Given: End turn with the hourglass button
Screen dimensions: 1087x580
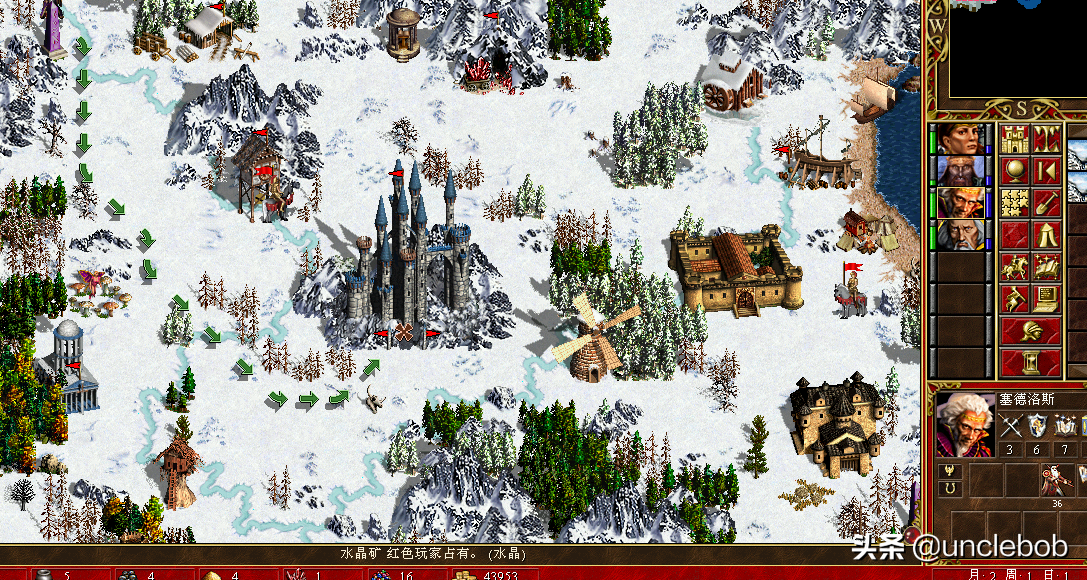Looking at the screenshot, I should point(1030,362).
